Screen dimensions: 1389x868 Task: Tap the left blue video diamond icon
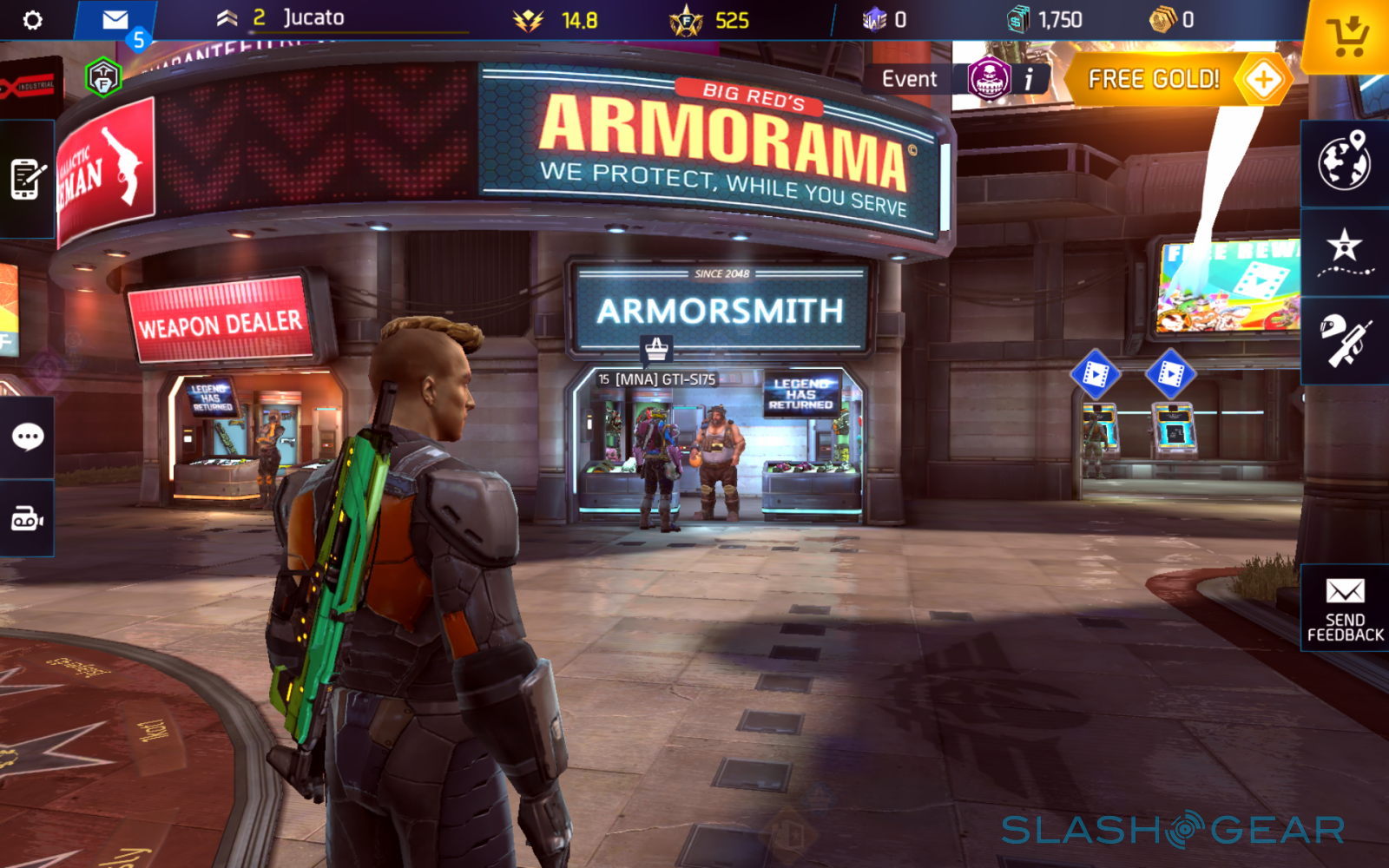1096,374
